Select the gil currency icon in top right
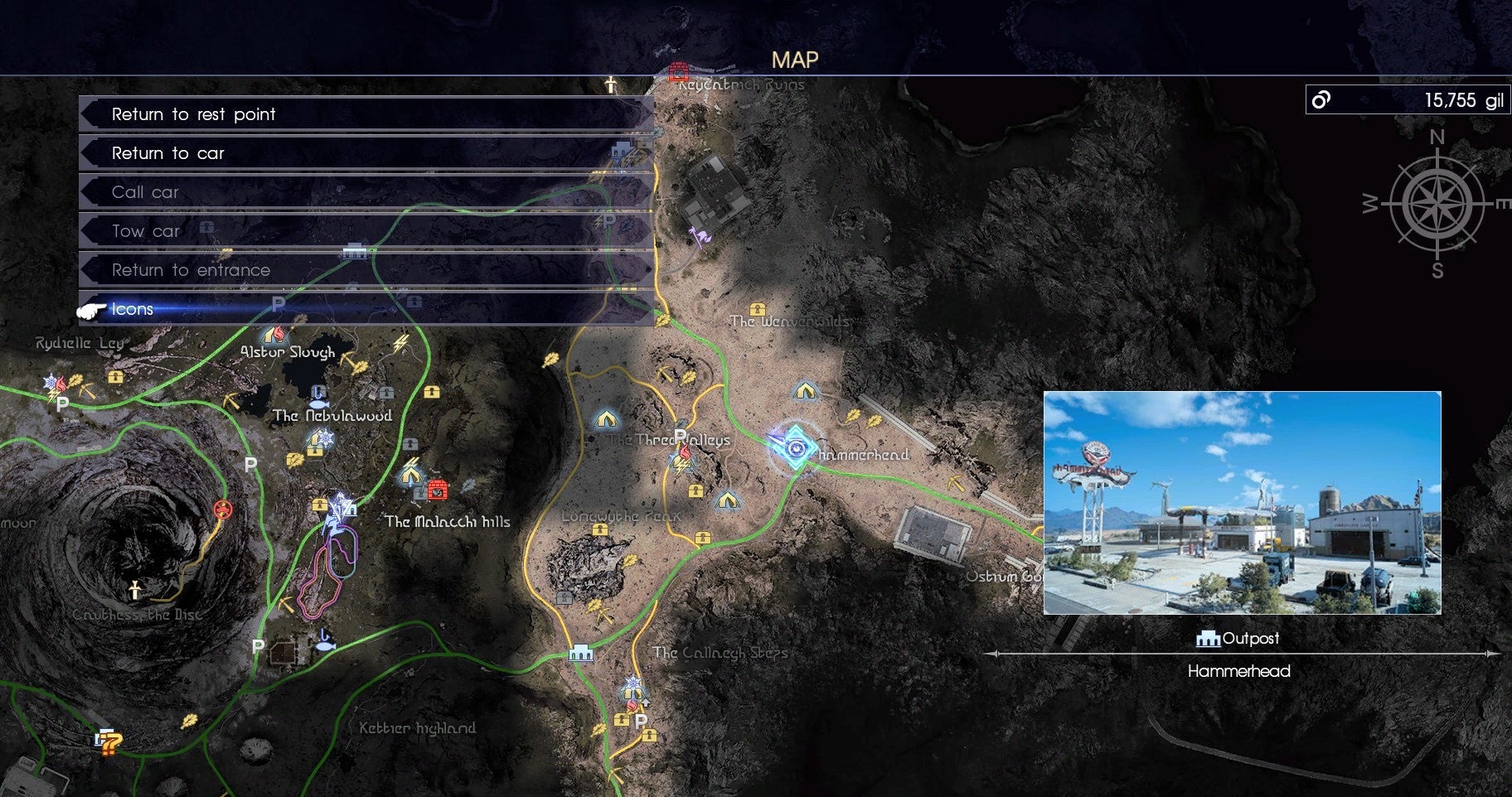 1321,100
